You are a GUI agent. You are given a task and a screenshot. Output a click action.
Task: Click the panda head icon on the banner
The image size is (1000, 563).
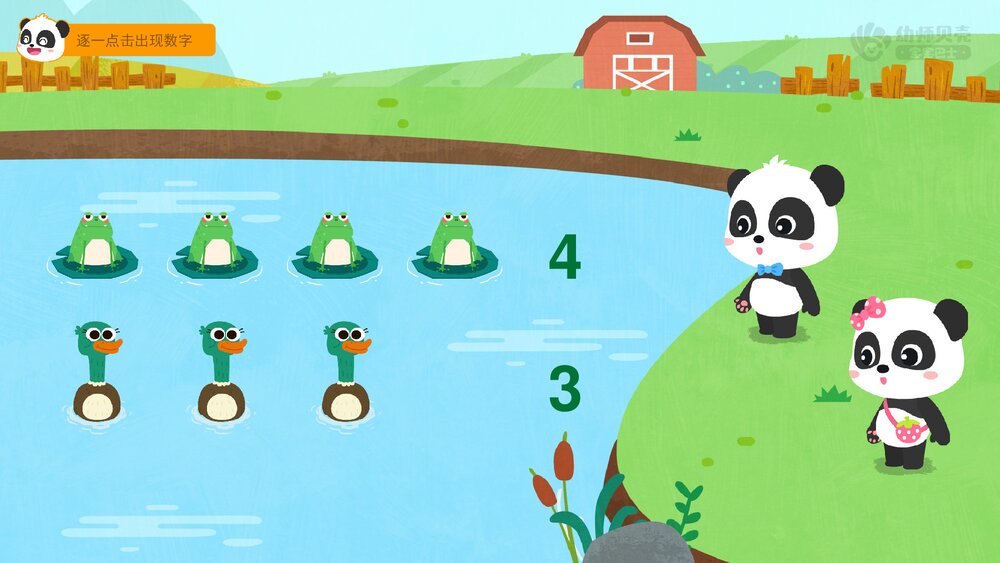coord(42,39)
